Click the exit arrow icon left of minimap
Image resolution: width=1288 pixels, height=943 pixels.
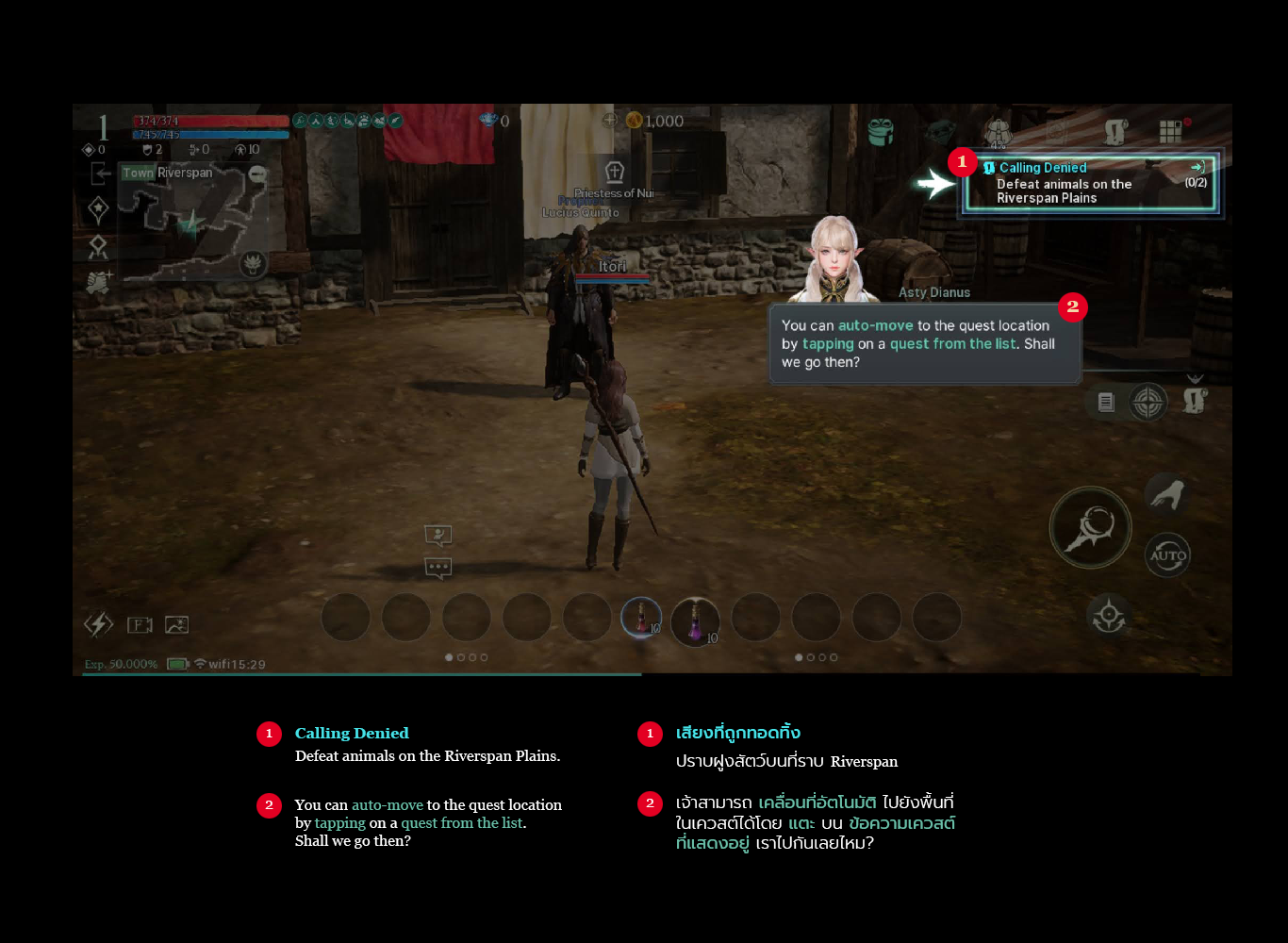click(x=100, y=174)
